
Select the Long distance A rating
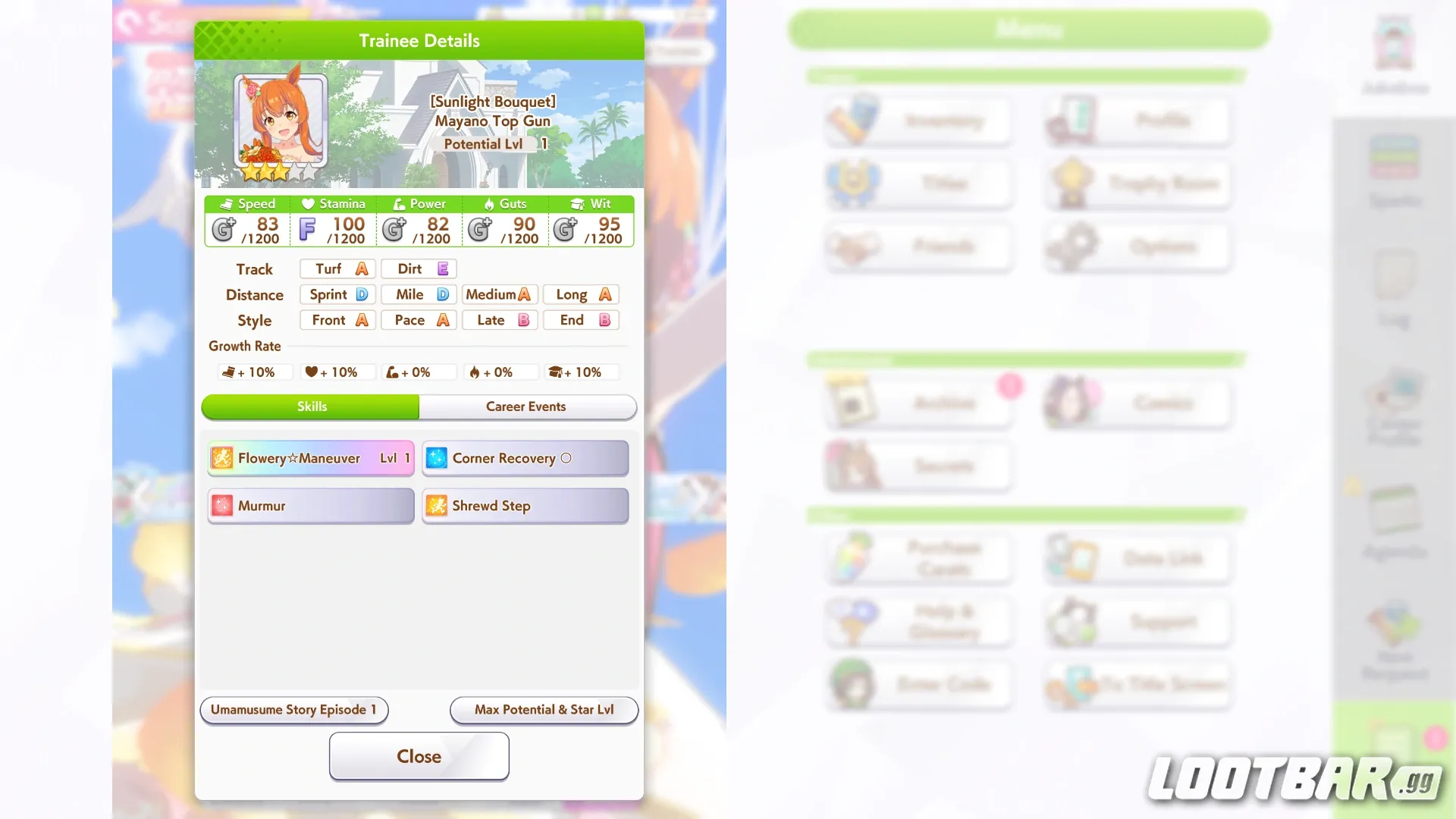[x=580, y=294]
